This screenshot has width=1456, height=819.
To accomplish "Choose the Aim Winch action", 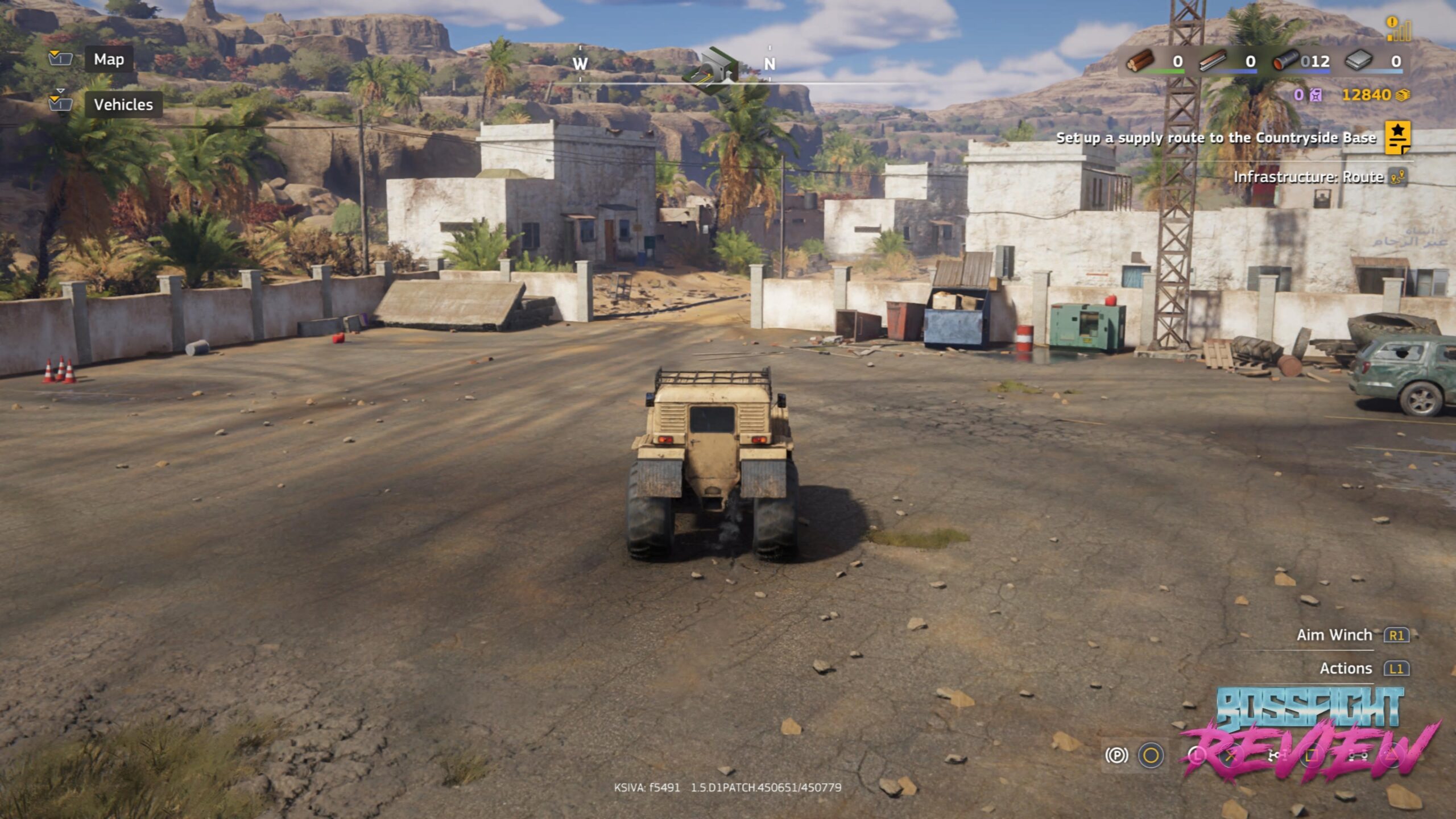I will (x=1334, y=635).
